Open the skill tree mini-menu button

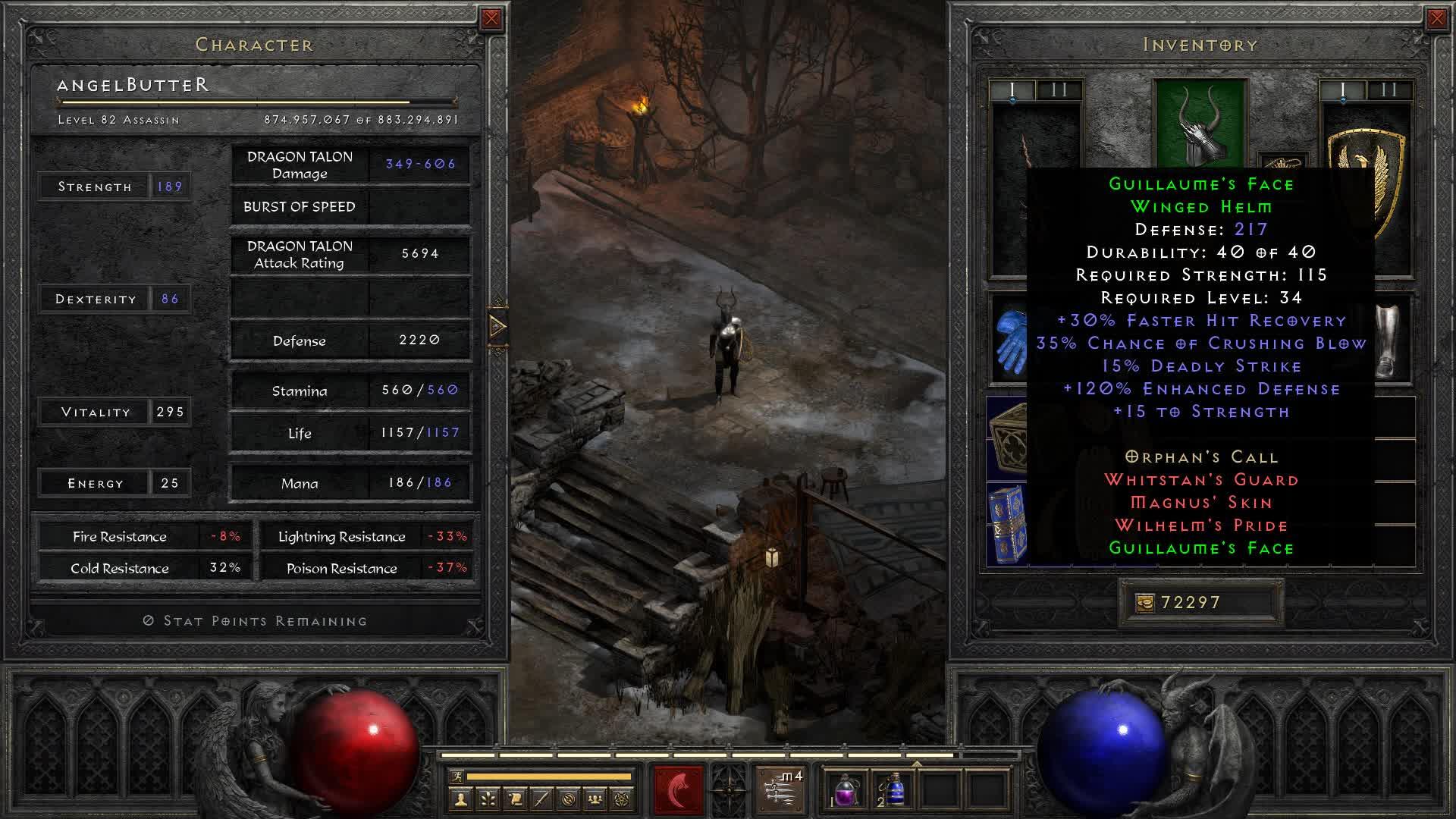488,799
